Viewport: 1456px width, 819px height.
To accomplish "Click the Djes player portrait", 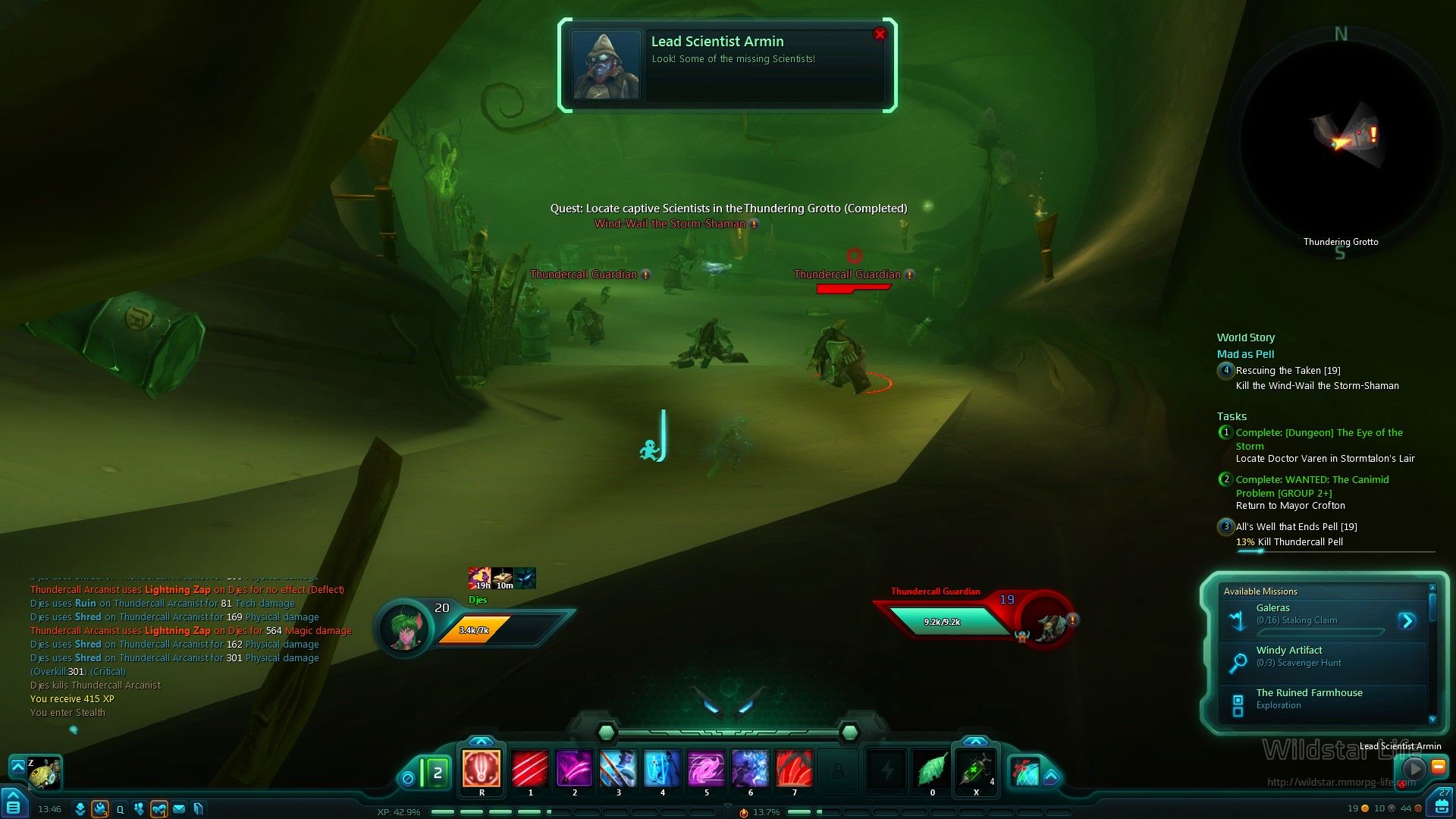I will tap(405, 627).
